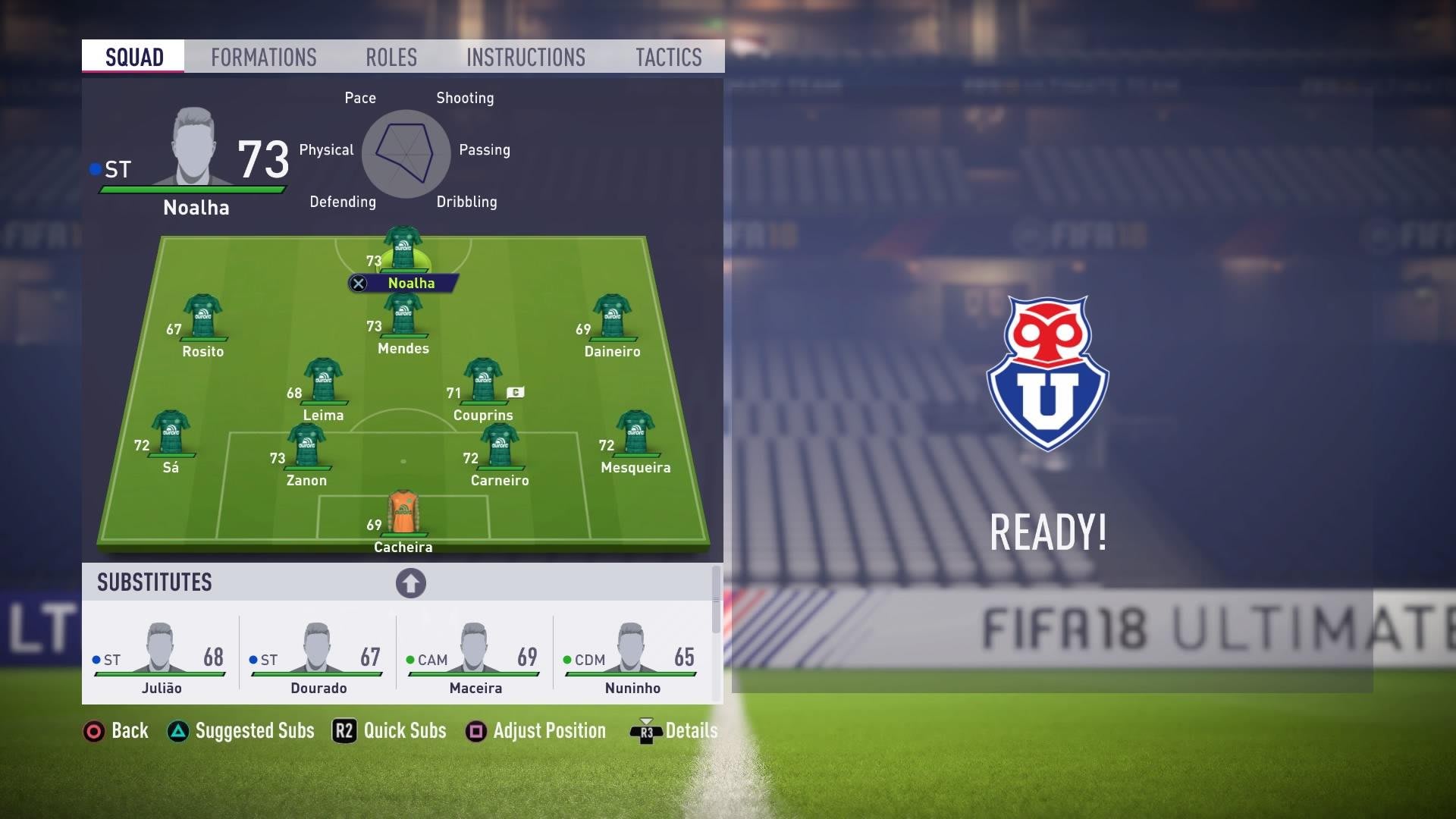Go to the Instructions tab
The width and height of the screenshot is (1456, 819).
(526, 58)
